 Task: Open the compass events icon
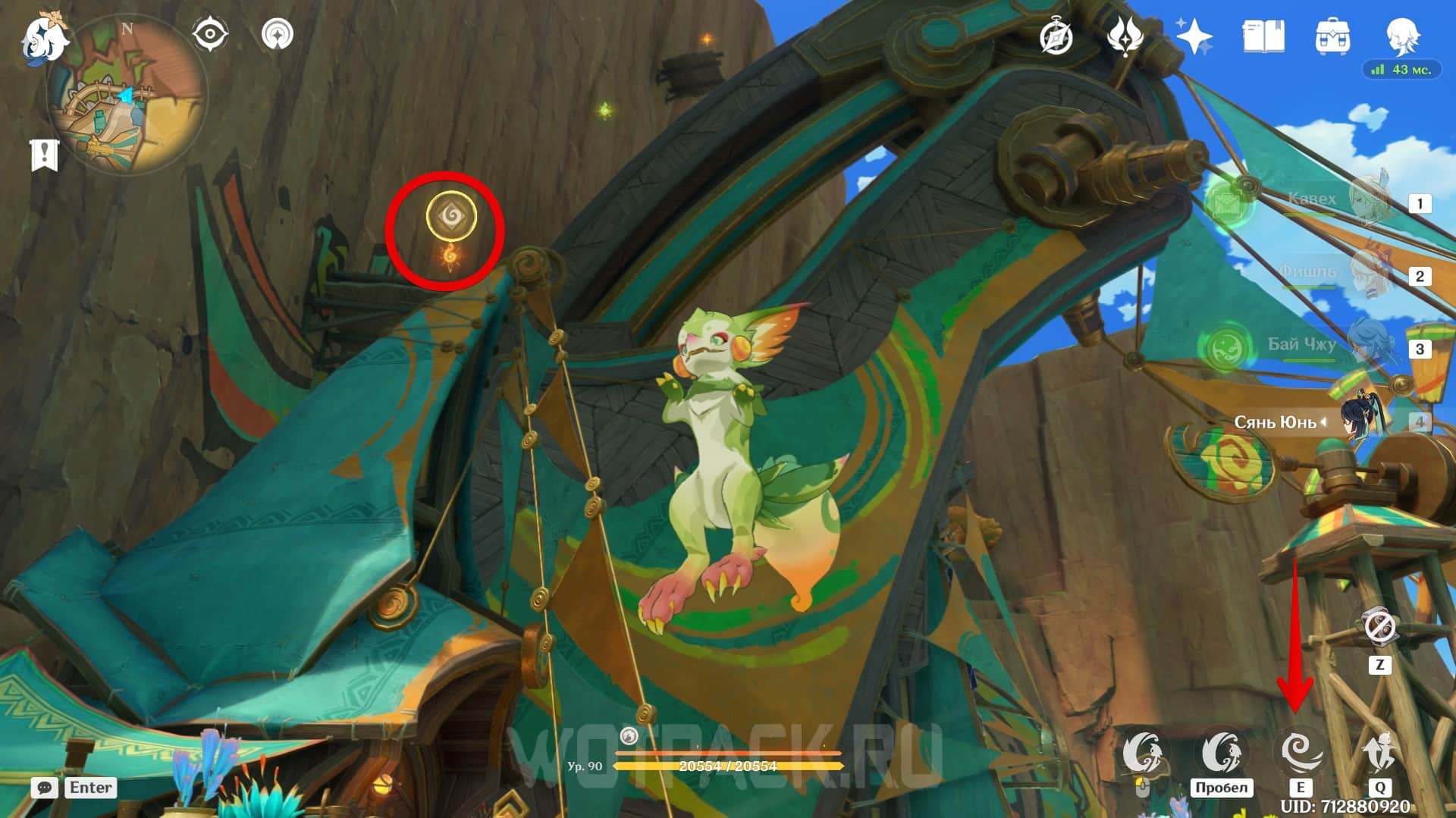[1056, 36]
